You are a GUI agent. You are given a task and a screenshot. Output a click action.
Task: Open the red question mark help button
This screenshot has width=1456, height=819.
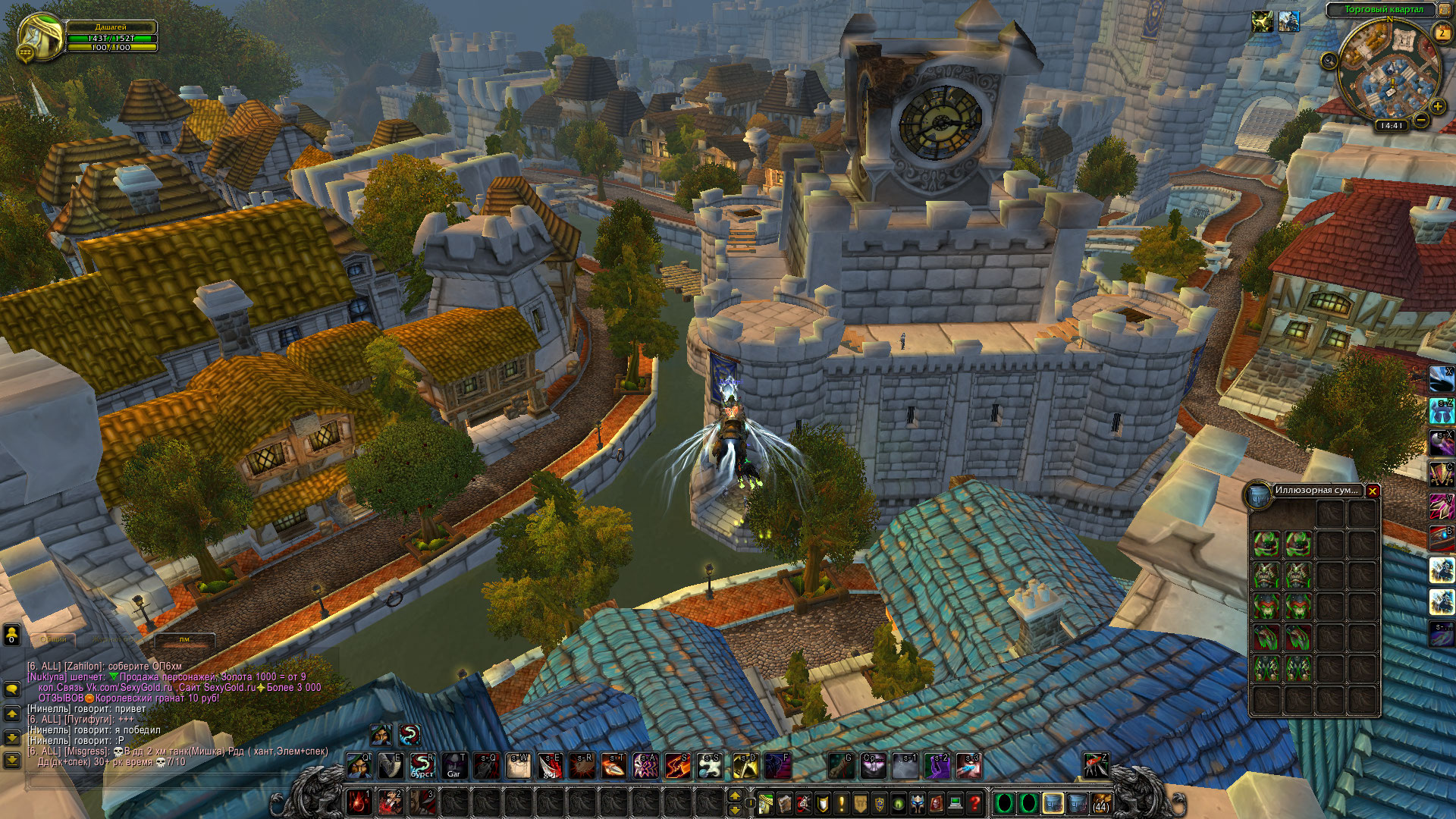(x=975, y=802)
